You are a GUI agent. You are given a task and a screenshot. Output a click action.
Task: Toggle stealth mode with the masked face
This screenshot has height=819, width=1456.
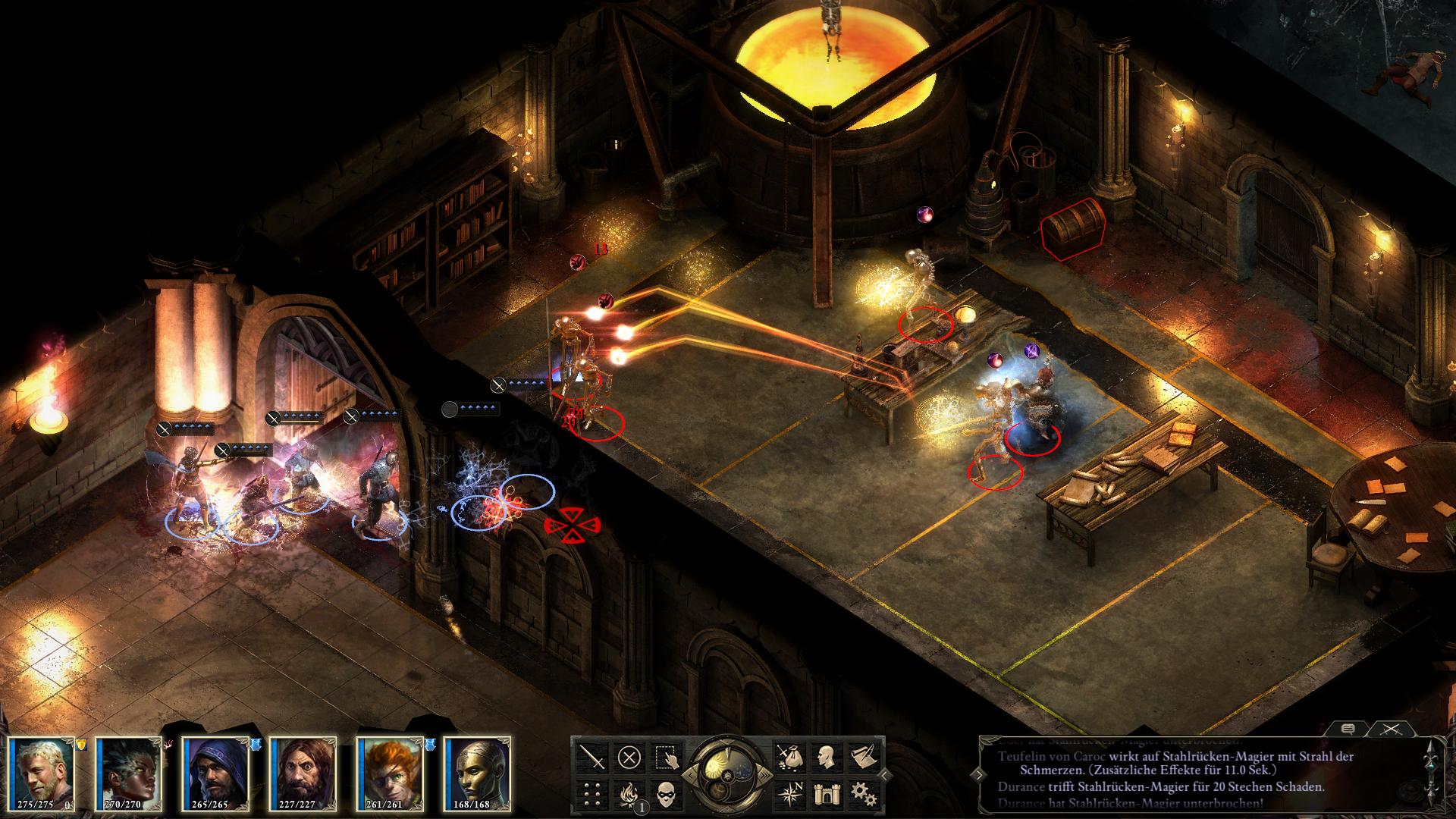tap(667, 794)
